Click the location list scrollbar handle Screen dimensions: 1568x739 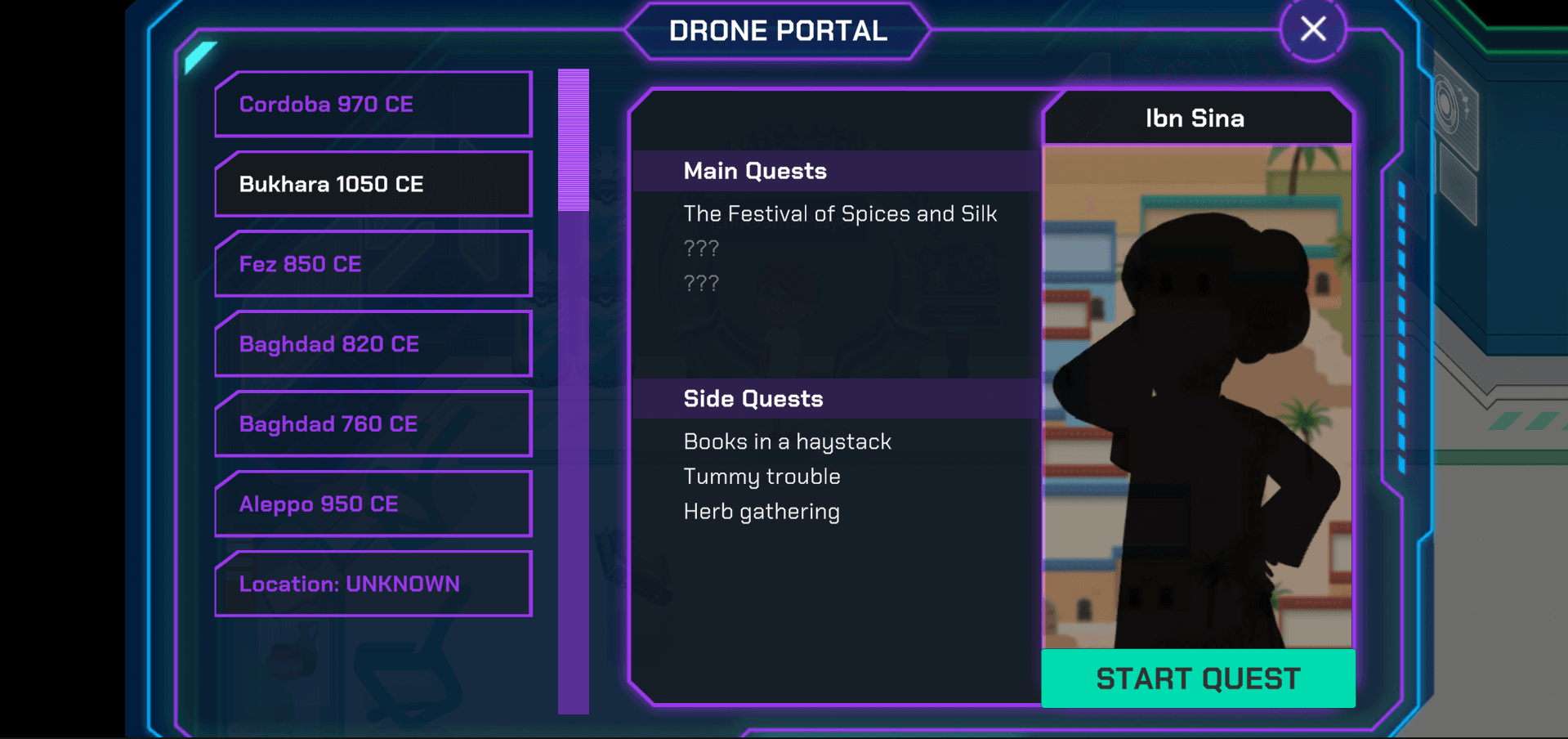pyautogui.click(x=573, y=141)
